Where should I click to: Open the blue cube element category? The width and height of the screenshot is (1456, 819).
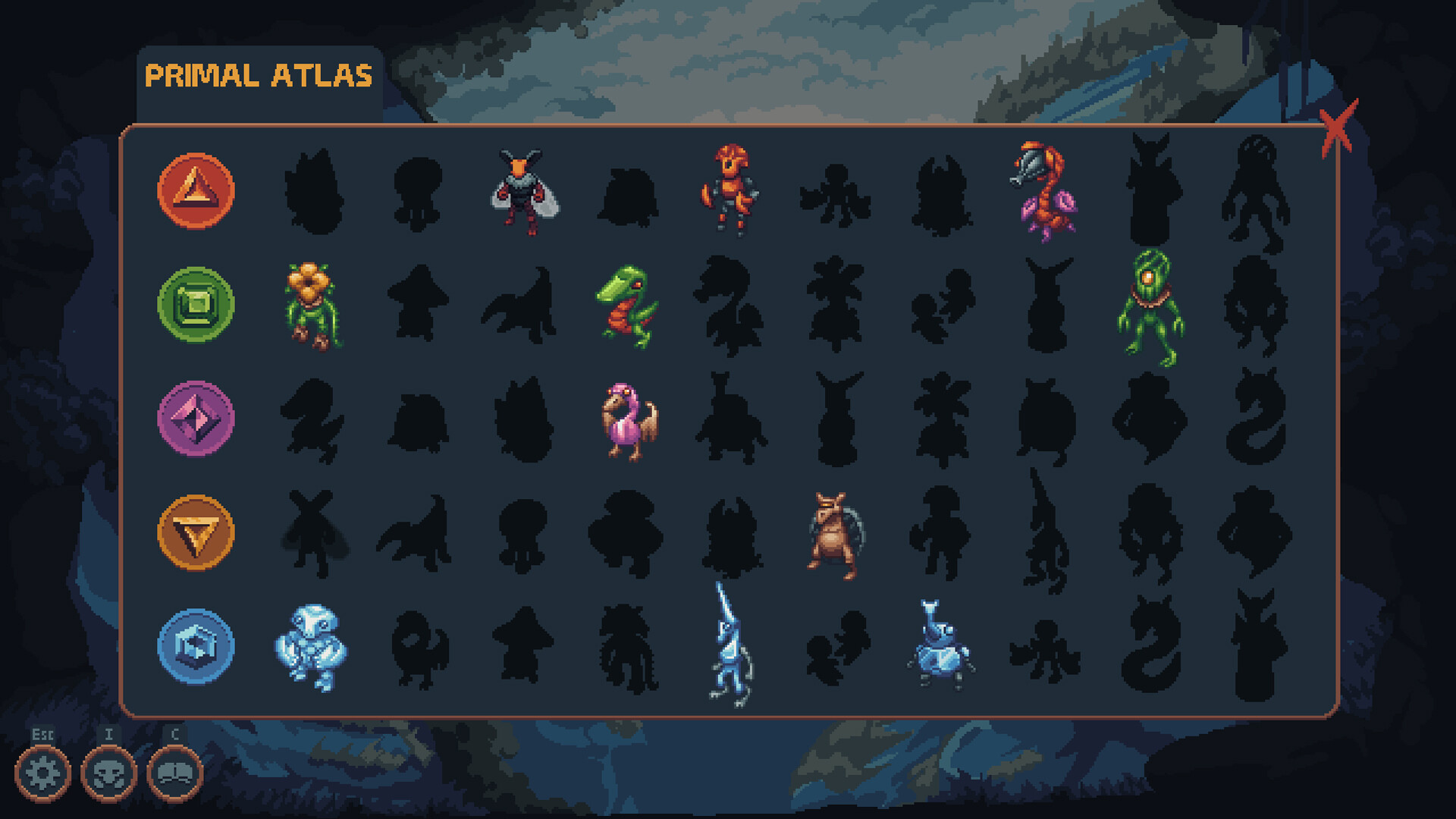click(196, 646)
